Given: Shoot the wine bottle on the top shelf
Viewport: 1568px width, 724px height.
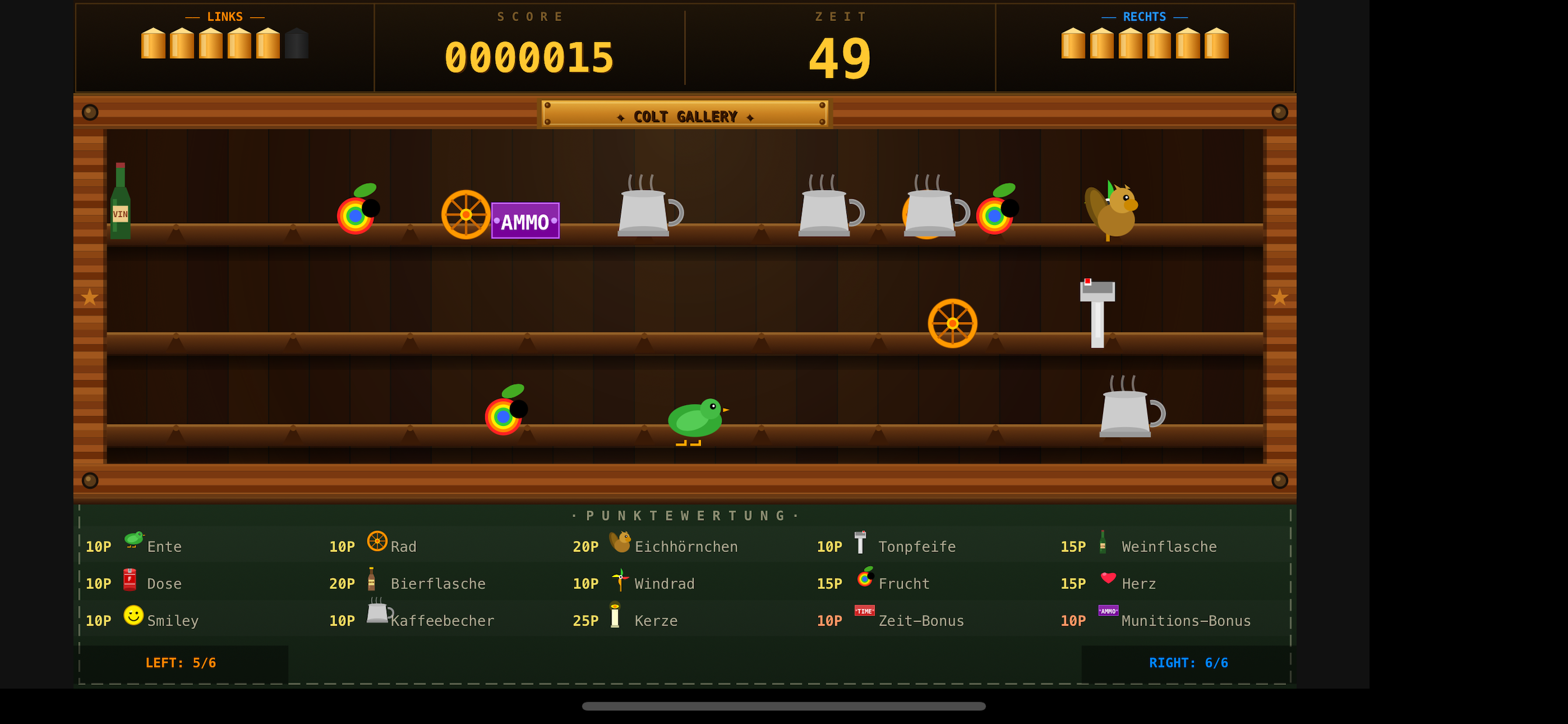Looking at the screenshot, I should 120,201.
